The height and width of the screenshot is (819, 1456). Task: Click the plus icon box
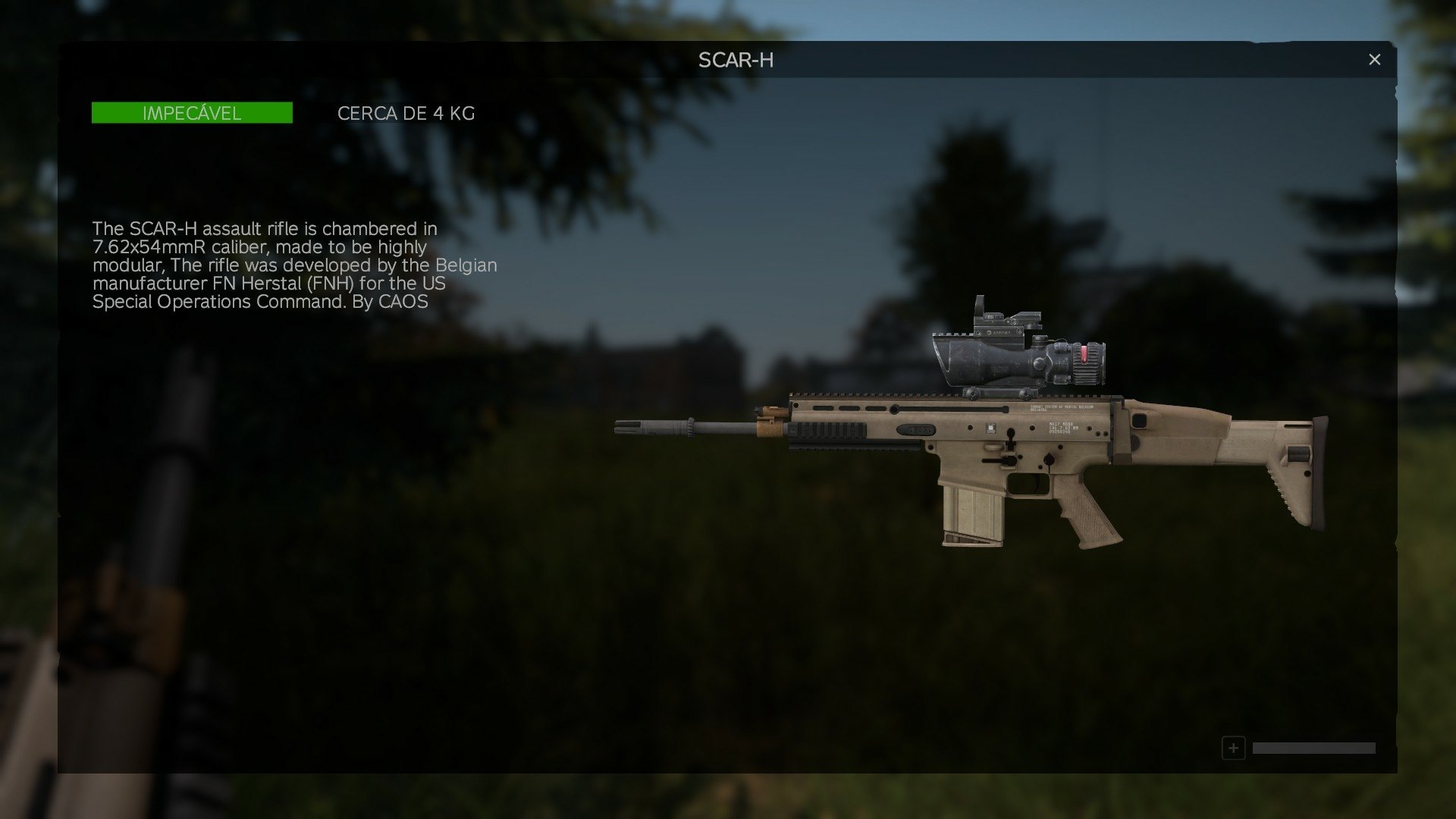(x=1233, y=748)
